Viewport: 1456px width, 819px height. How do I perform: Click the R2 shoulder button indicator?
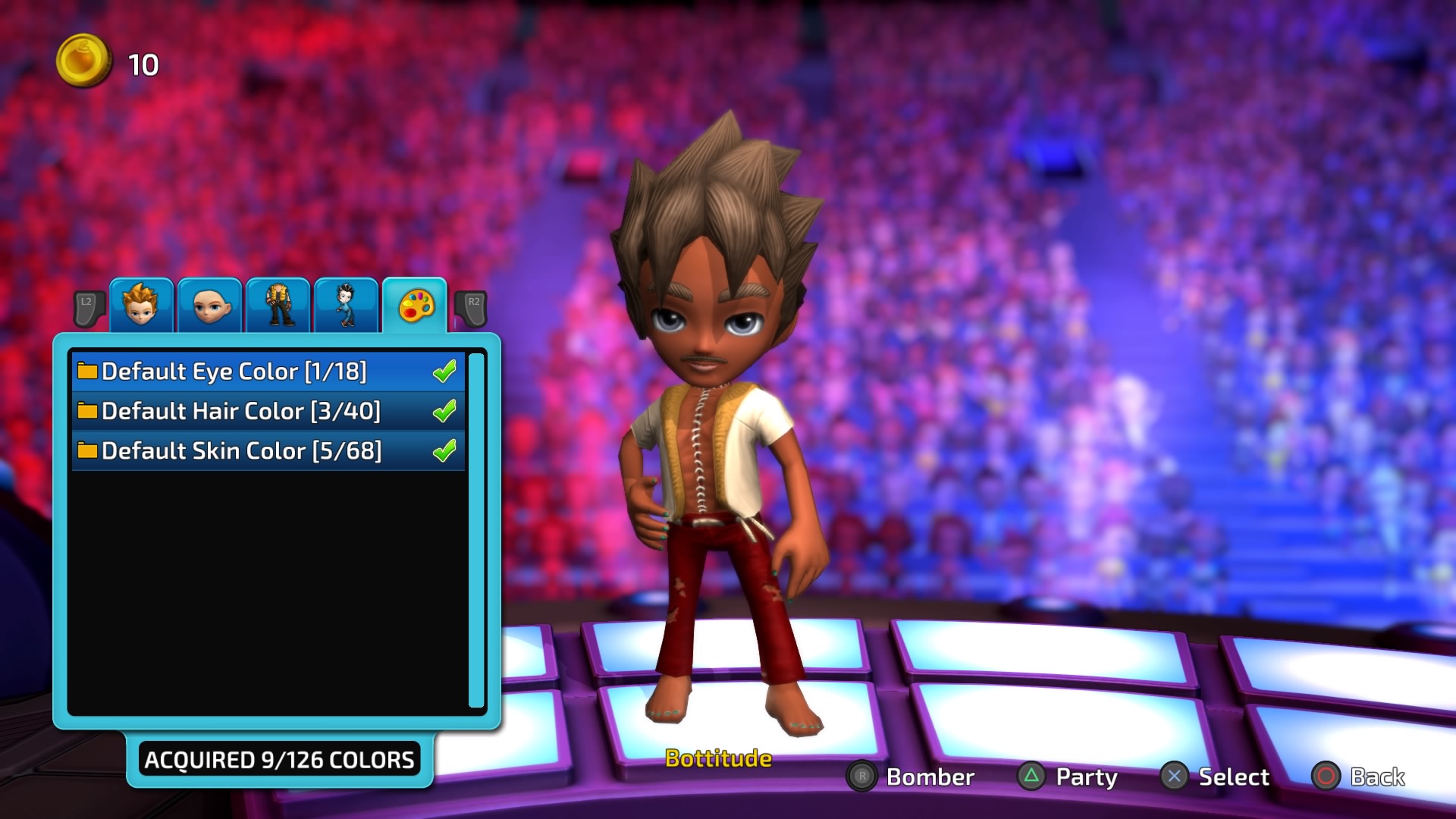tap(471, 306)
